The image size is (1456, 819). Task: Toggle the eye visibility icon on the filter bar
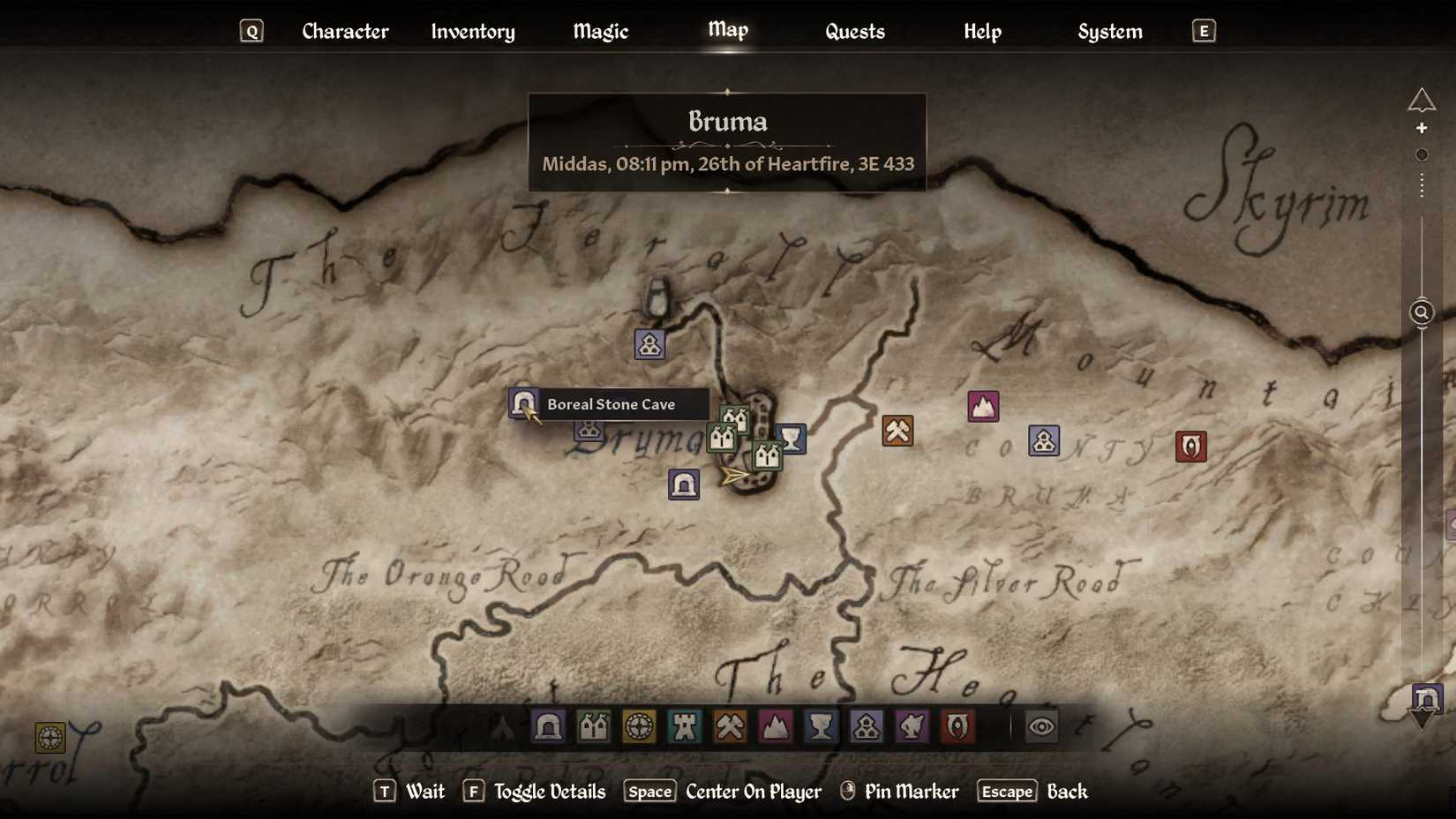[x=1041, y=726]
